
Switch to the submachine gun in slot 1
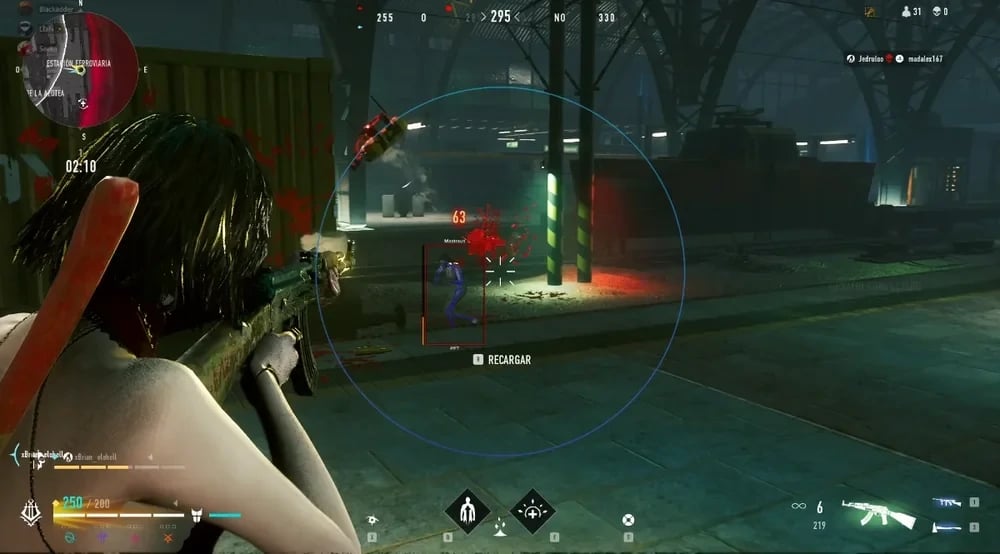[946, 503]
